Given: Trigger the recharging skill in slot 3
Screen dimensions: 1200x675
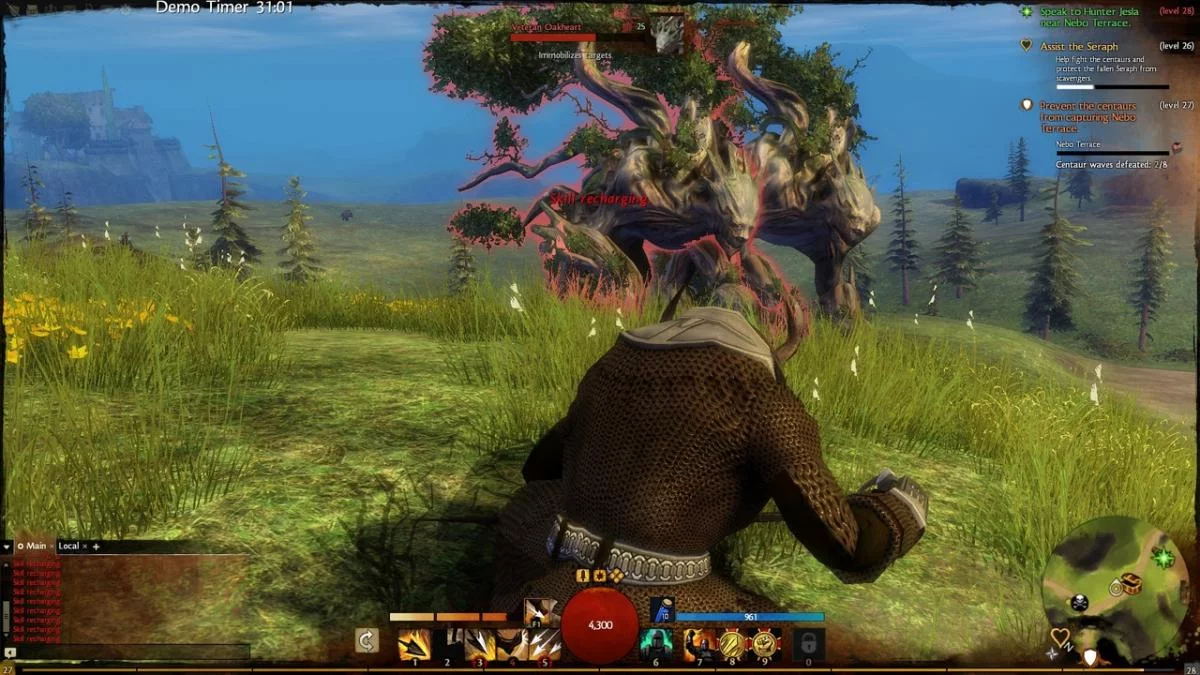Looking at the screenshot, I should click(480, 644).
